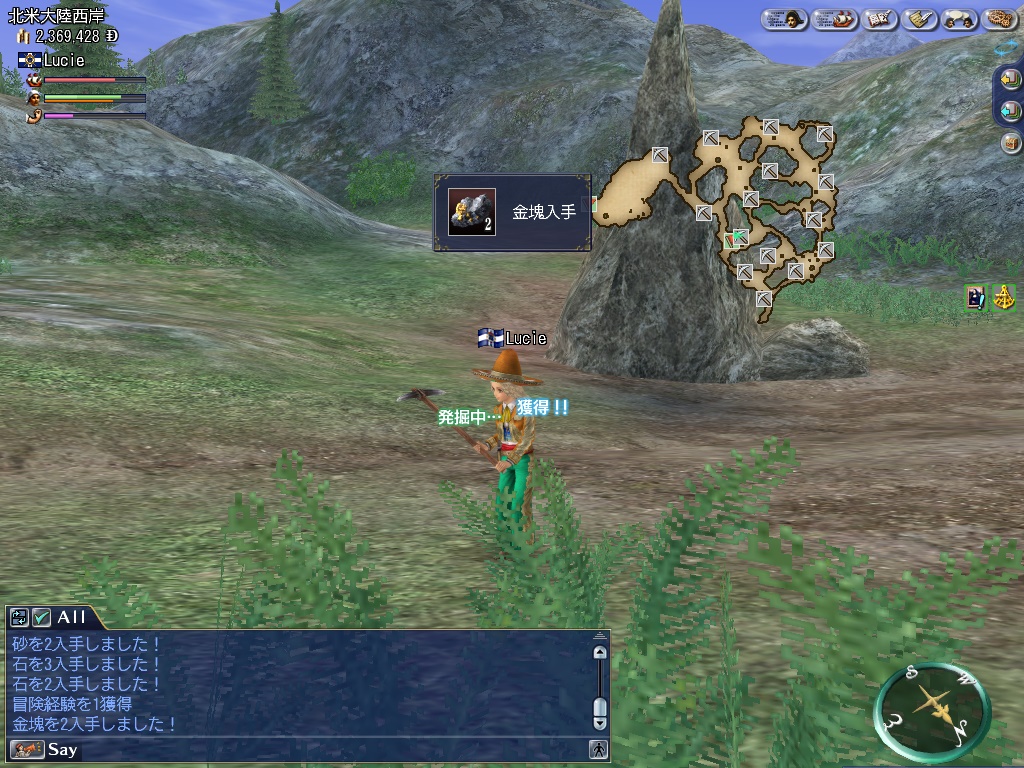Open the gears system settings menu

[1000, 18]
